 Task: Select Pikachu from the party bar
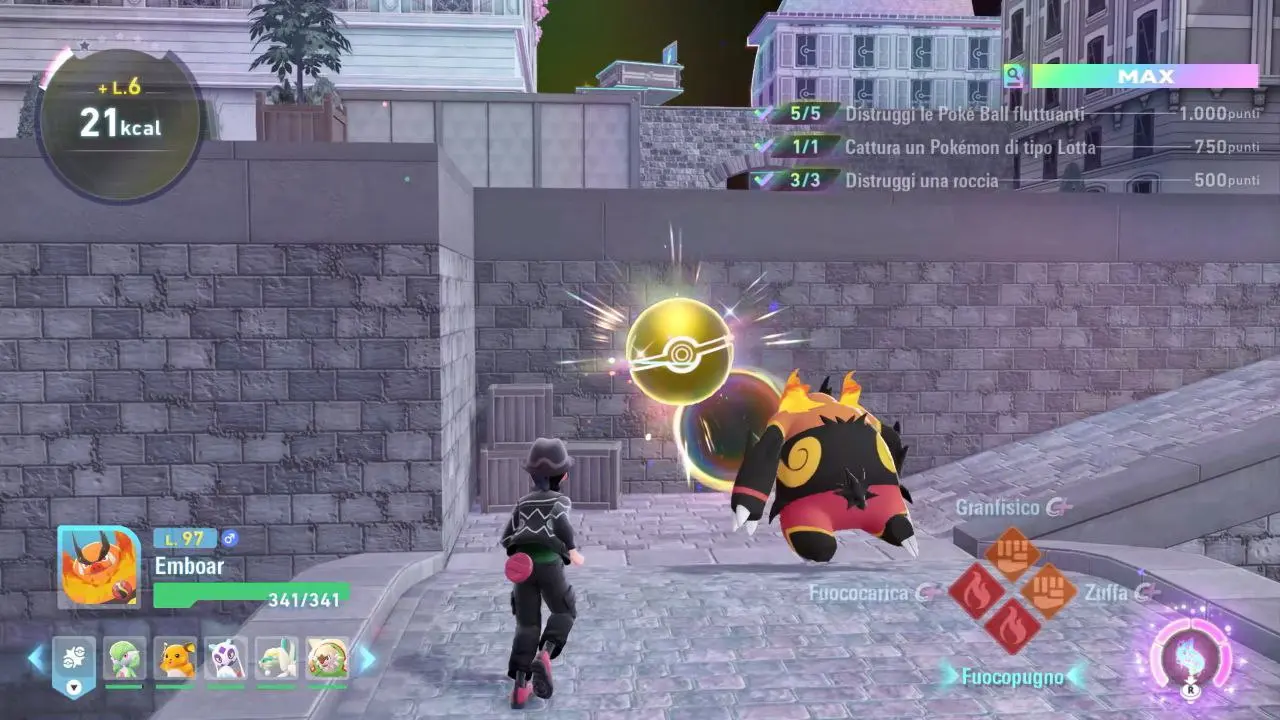pos(176,658)
